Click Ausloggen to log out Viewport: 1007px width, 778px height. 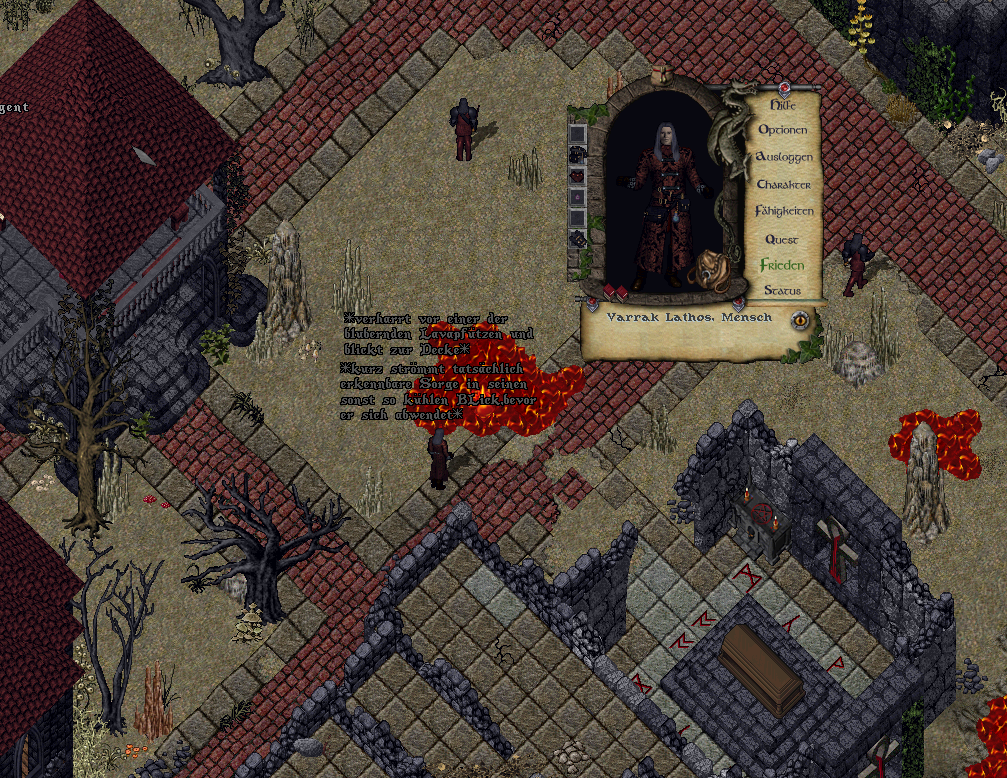click(784, 157)
